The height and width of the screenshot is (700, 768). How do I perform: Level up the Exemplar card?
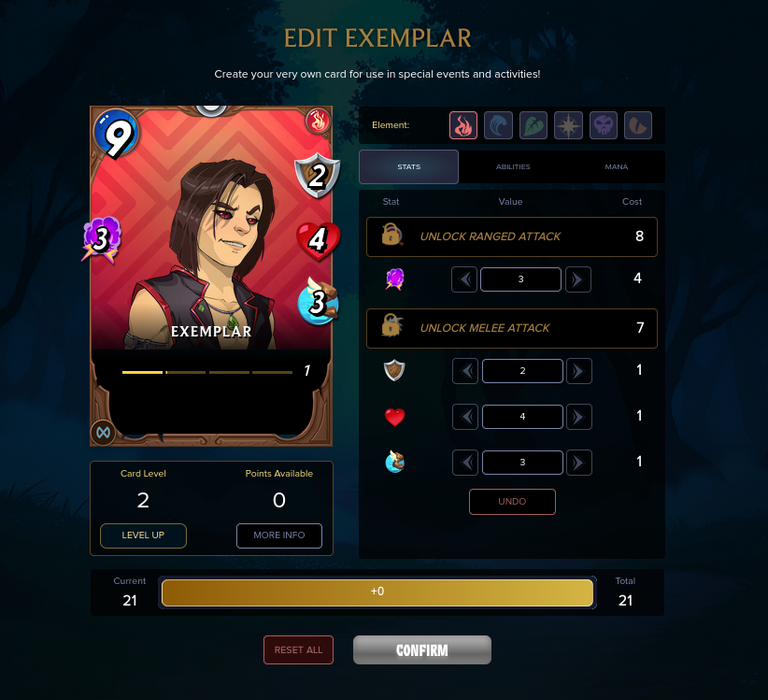(143, 535)
